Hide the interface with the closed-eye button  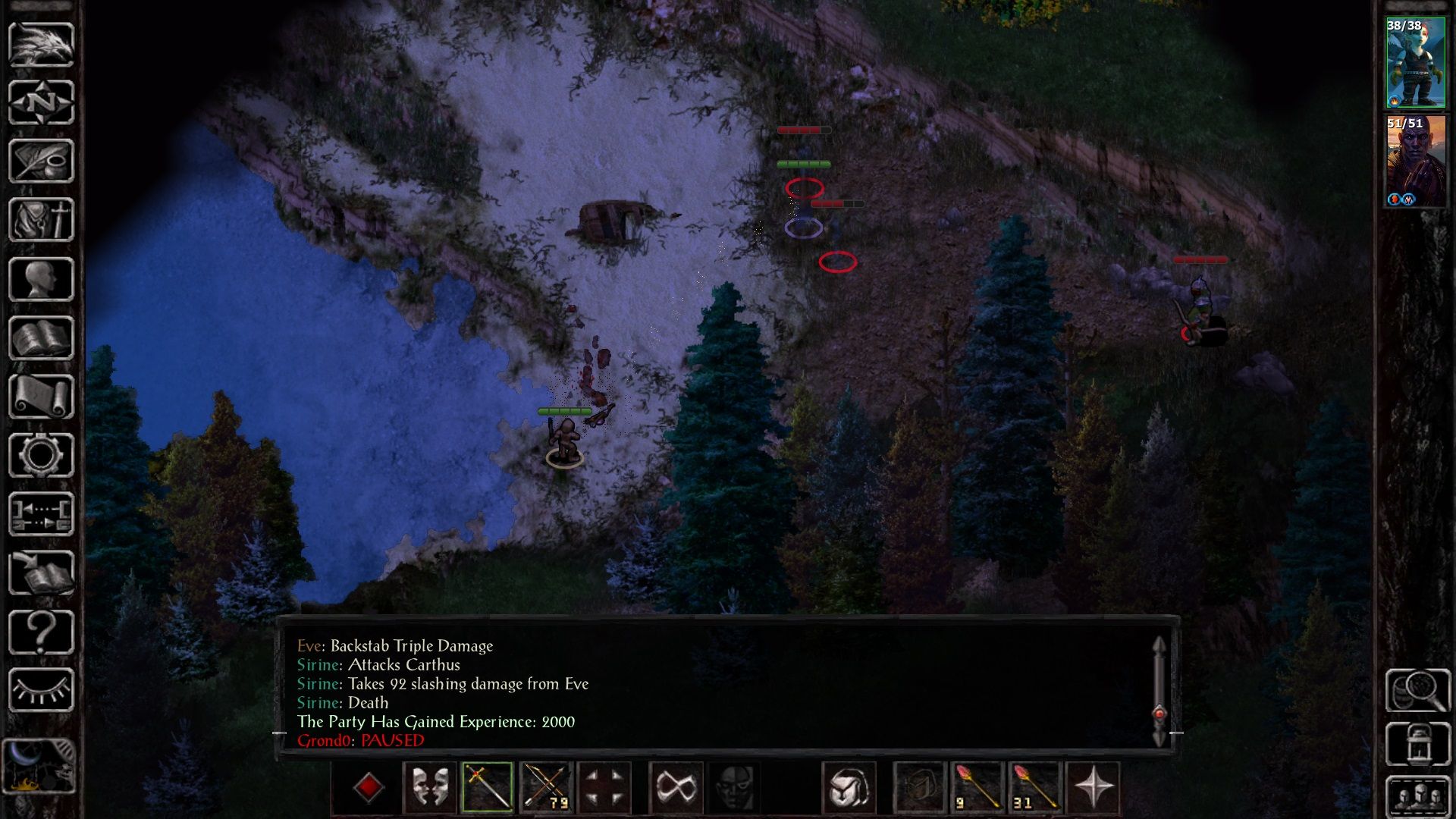click(x=41, y=690)
